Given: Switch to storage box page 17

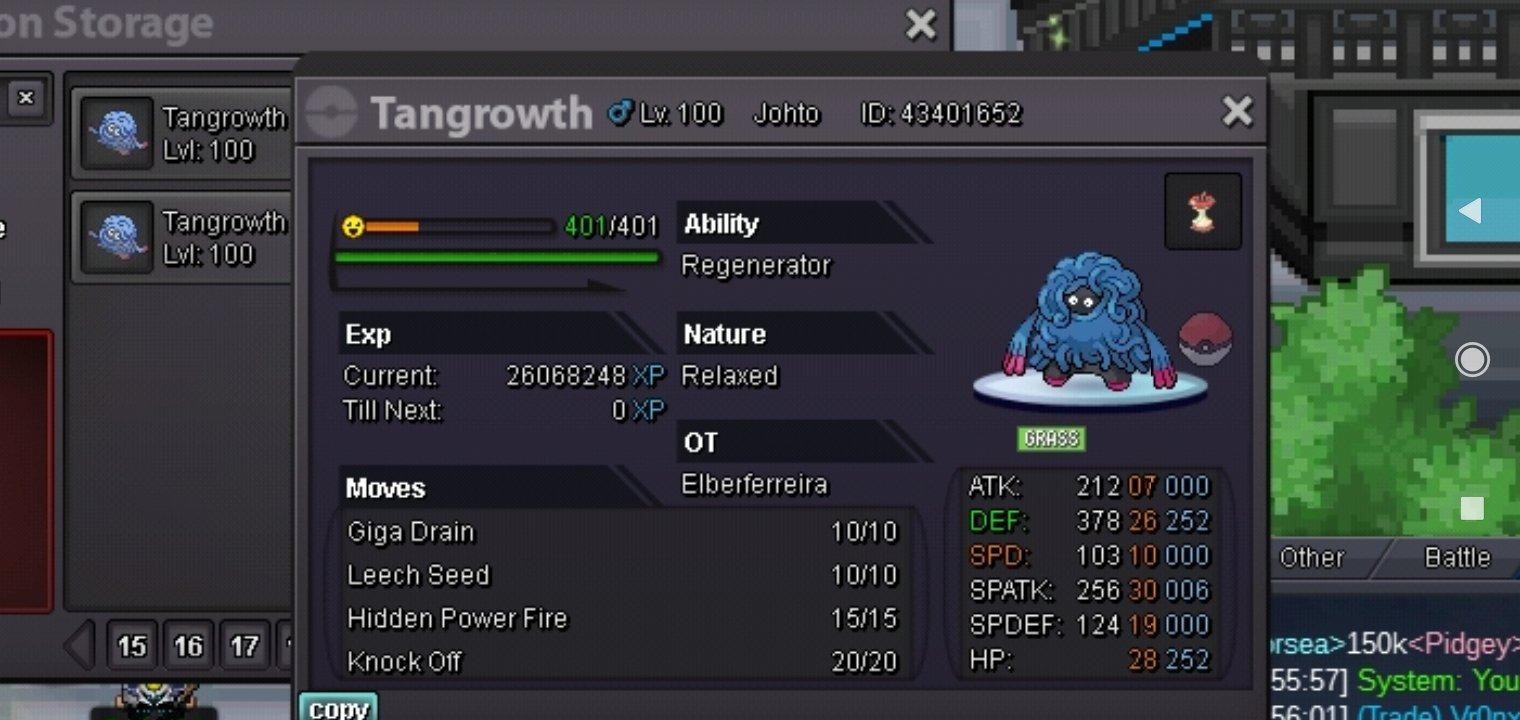Looking at the screenshot, I should (244, 646).
